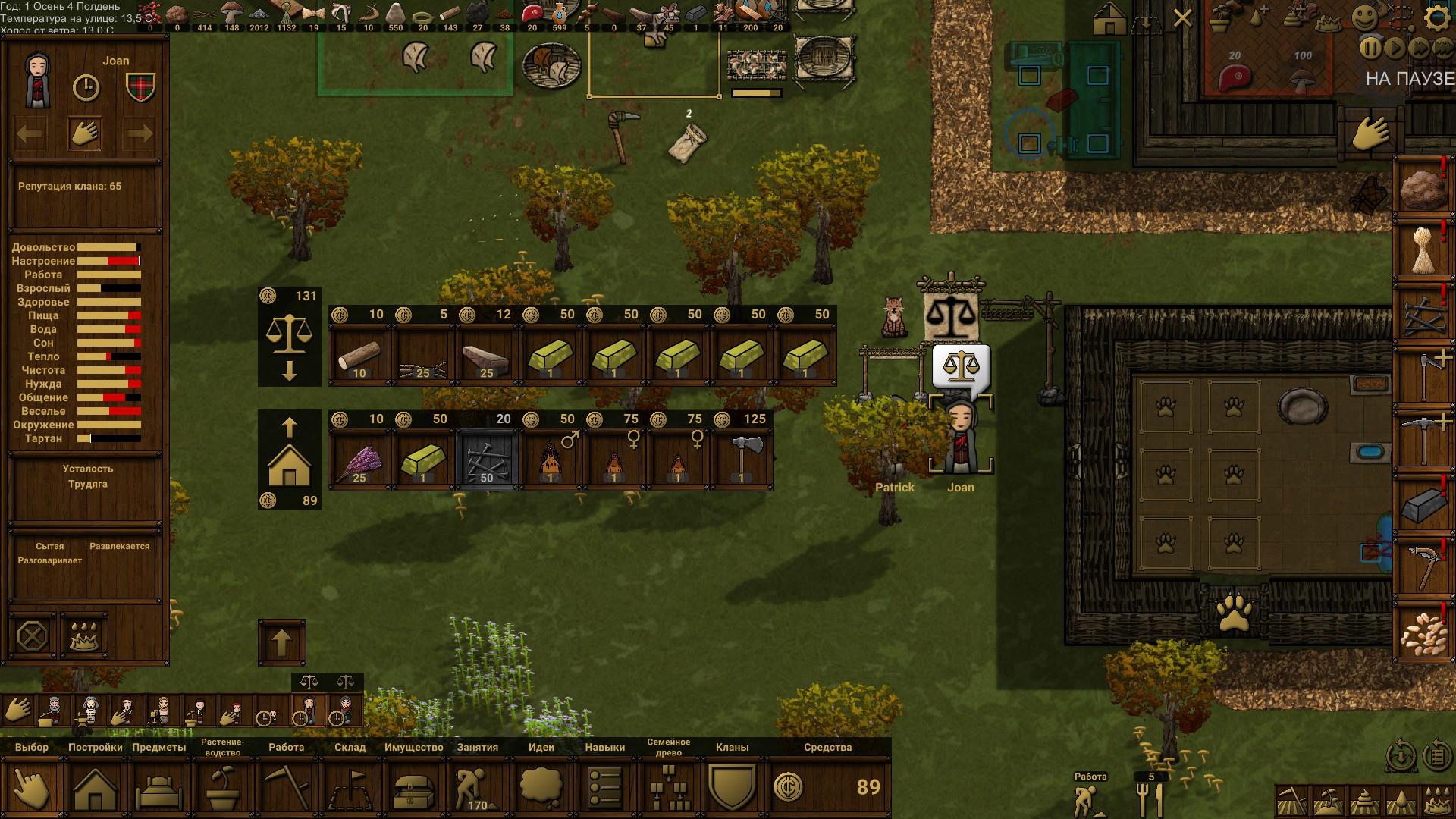Screen dimensions: 1456x819
Task: Open the Кланы shield menu
Action: tap(733, 789)
